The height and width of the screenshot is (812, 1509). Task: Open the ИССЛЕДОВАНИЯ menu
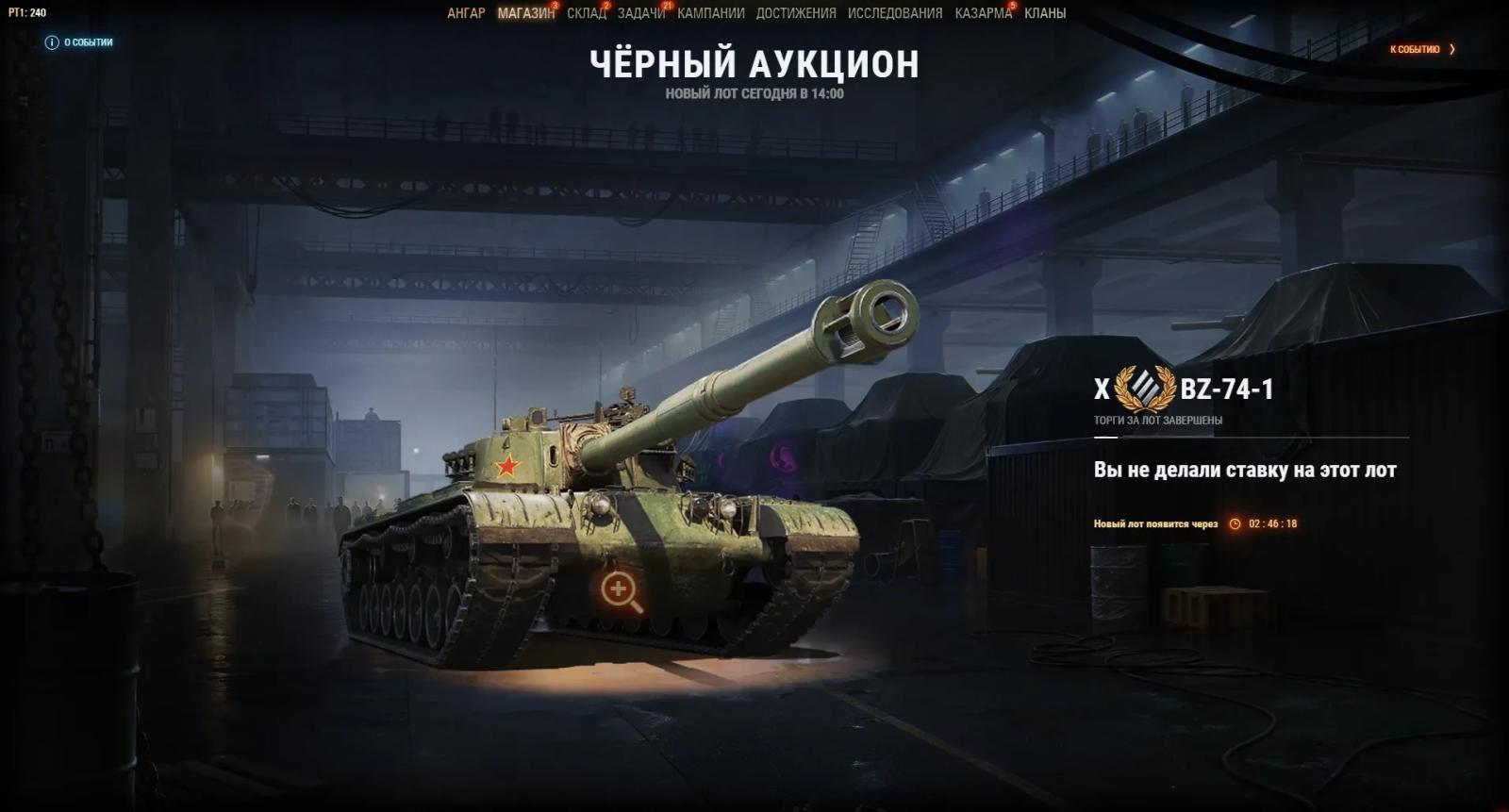click(x=892, y=13)
